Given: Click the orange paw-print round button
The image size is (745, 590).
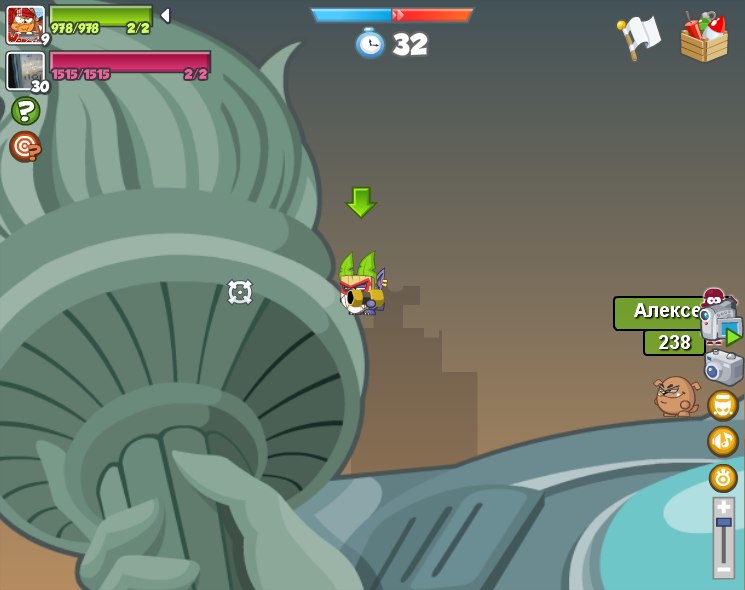Looking at the screenshot, I should [x=723, y=478].
